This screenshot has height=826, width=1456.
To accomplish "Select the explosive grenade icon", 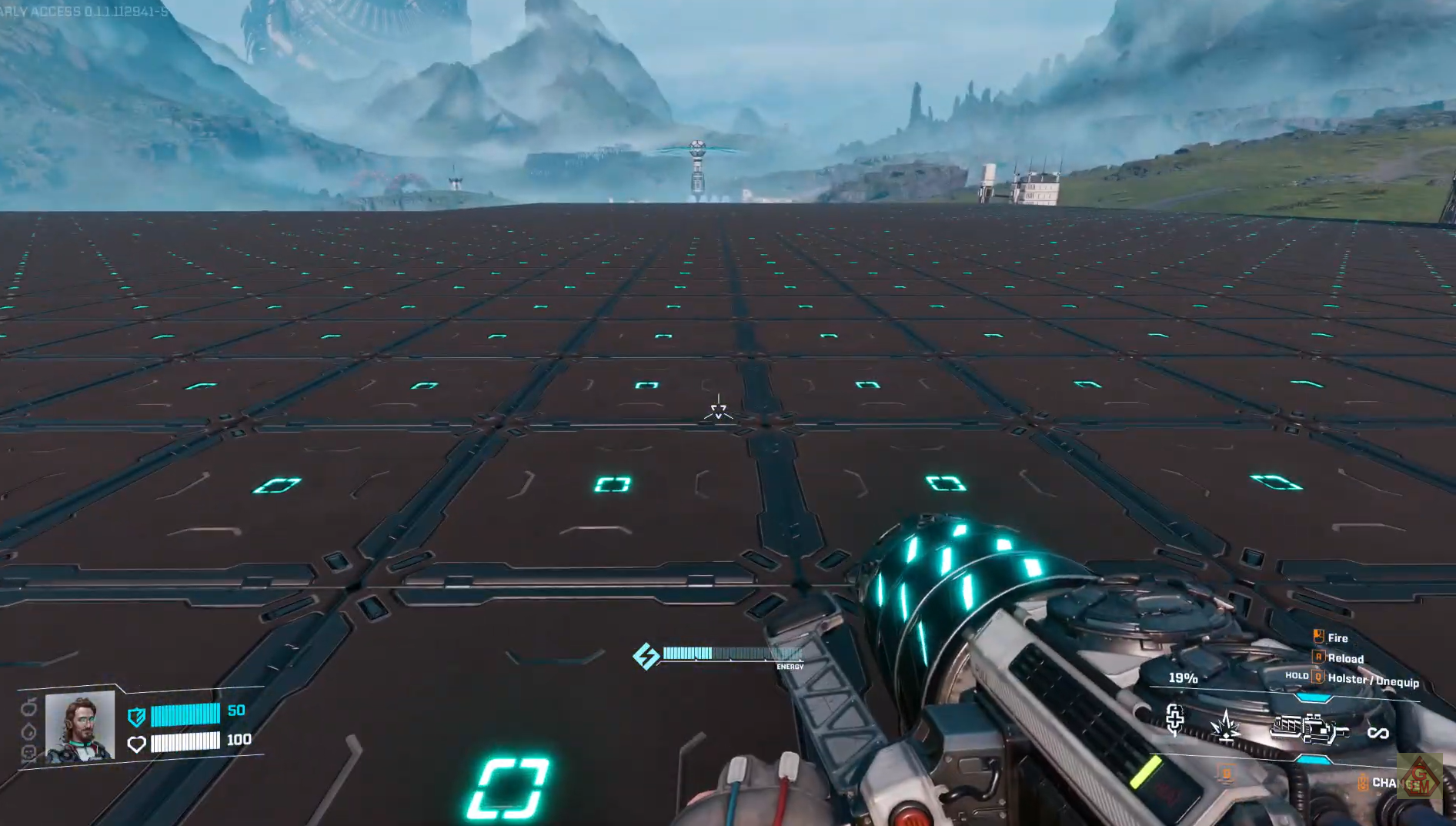I will (x=1225, y=726).
